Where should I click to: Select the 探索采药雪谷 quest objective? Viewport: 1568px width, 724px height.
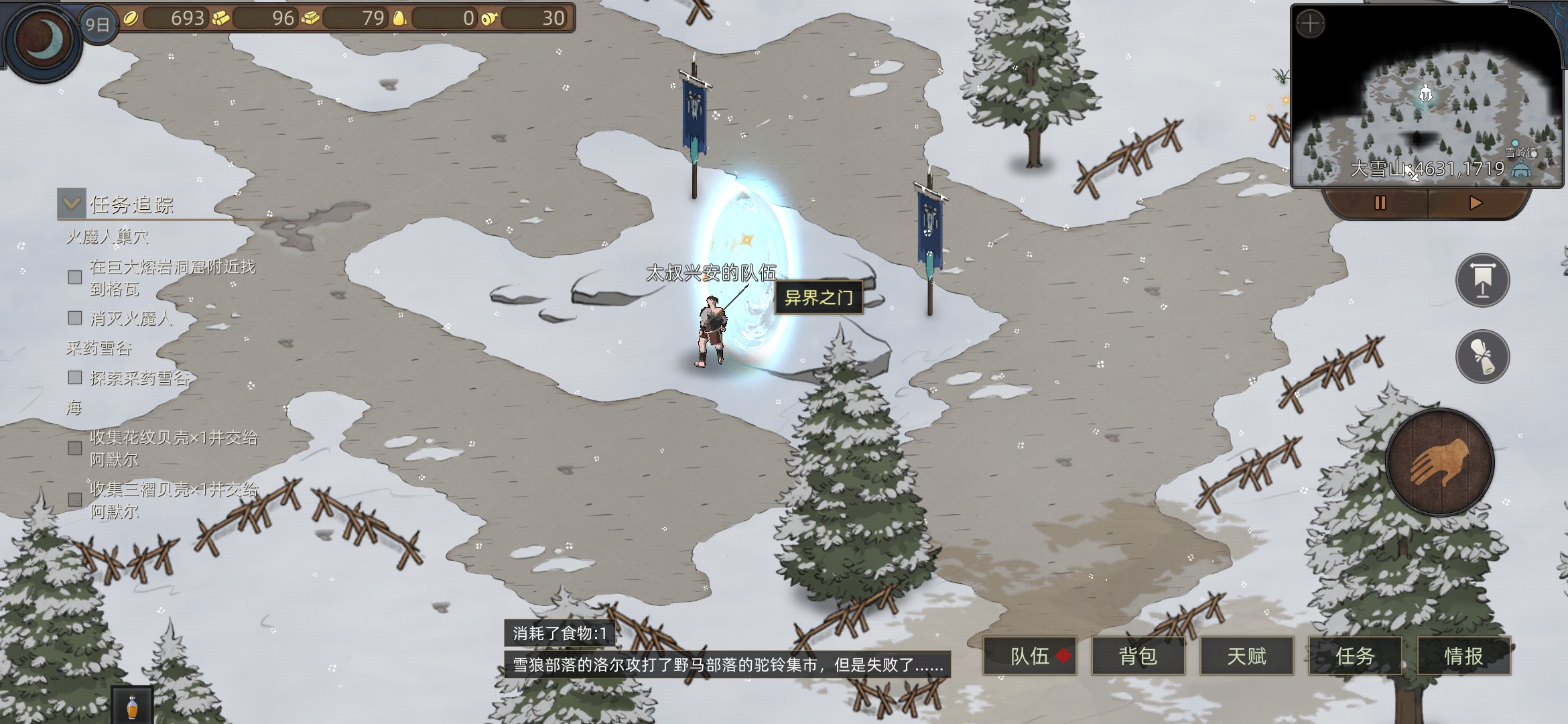click(x=139, y=378)
